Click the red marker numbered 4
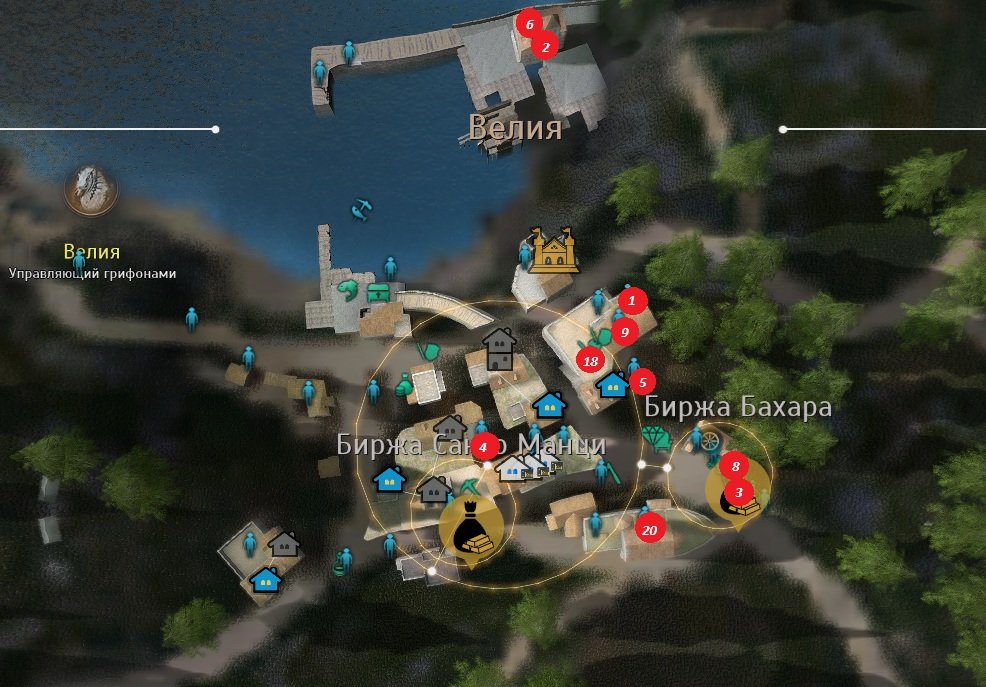Image resolution: width=986 pixels, height=687 pixels. tap(484, 446)
